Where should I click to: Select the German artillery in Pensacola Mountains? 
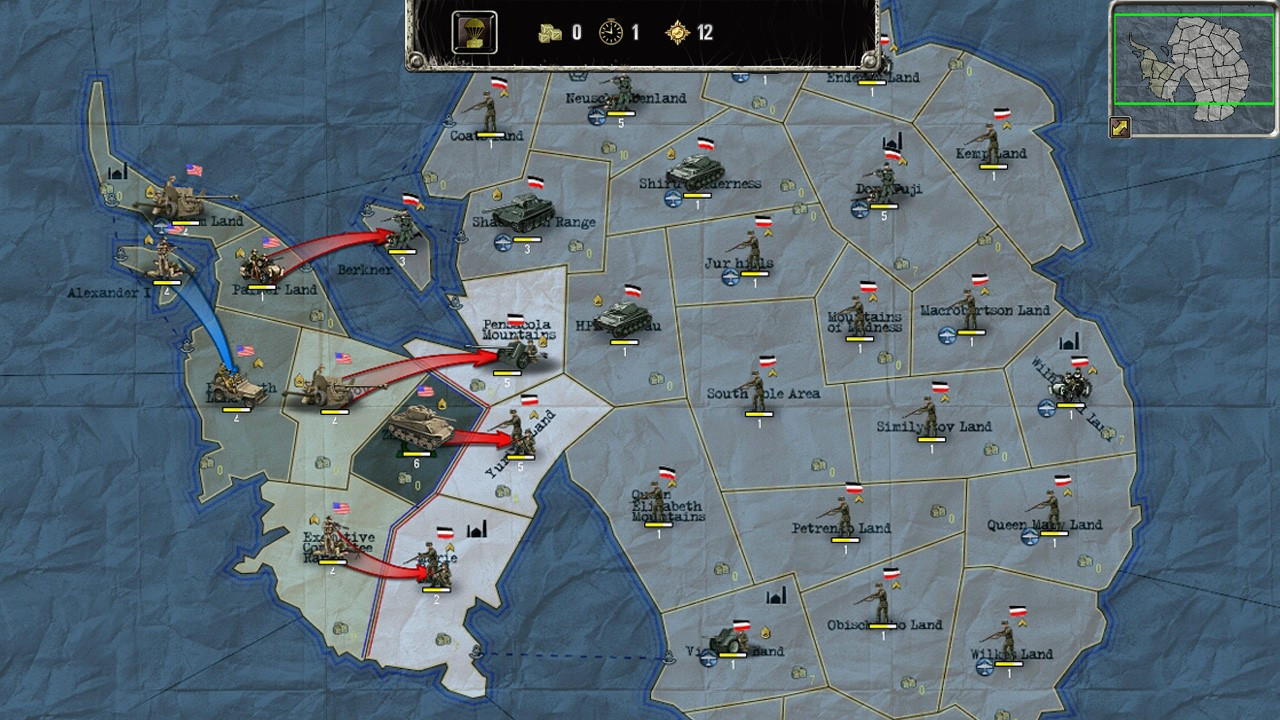point(516,353)
